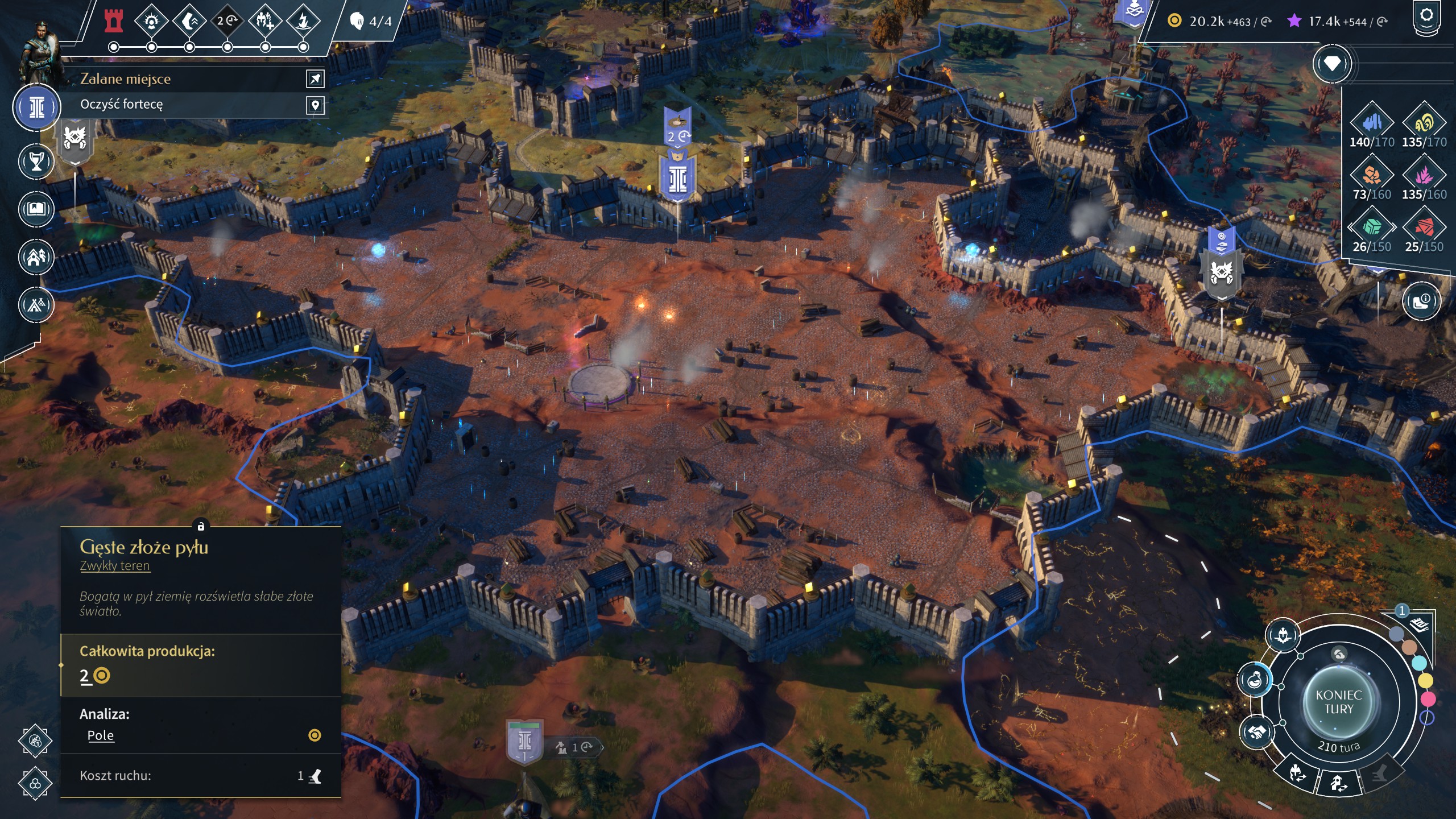Pin the Zalane miejsce quest
Viewport: 1456px width, 819px height.
(315, 79)
